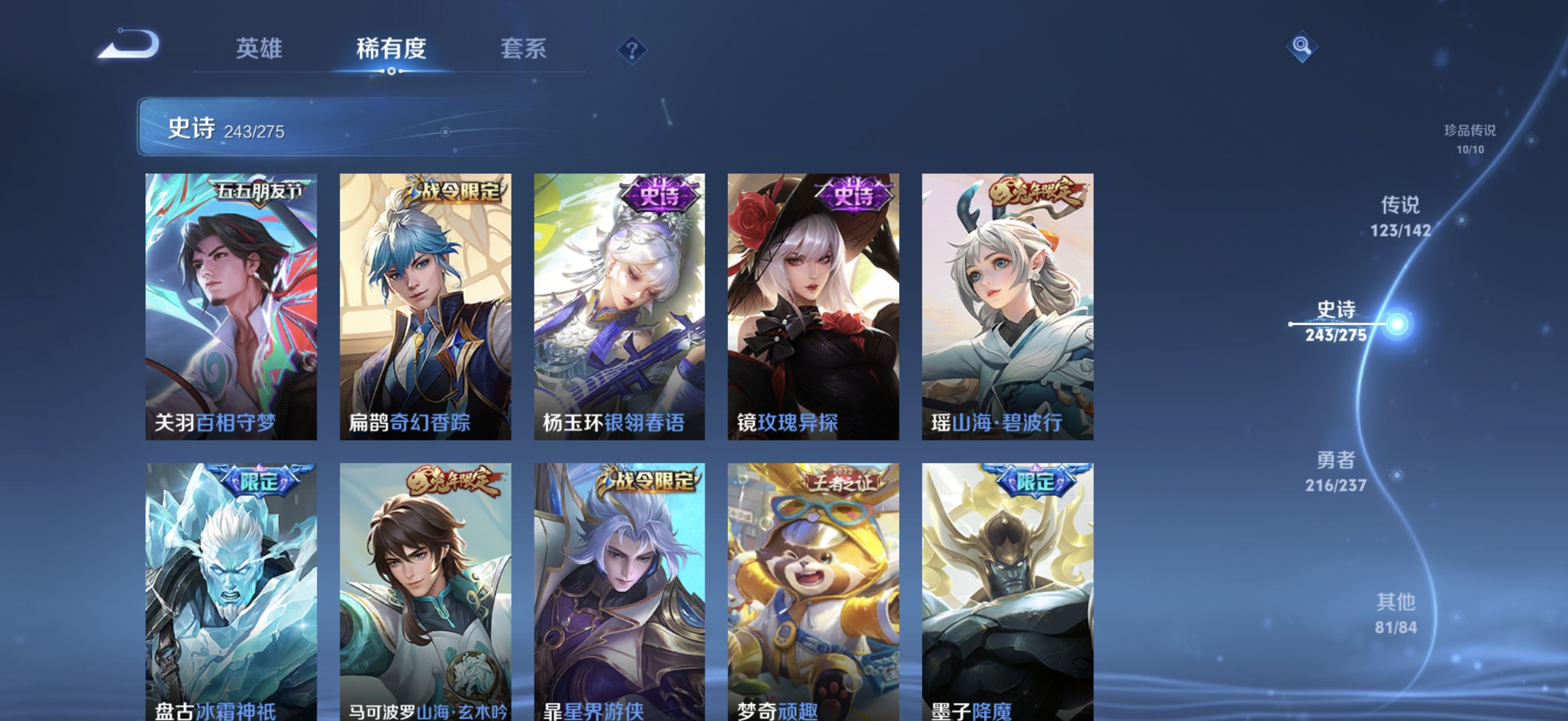Open the help icon next to tabs
Screen dimensions: 1568x721
tap(632, 50)
